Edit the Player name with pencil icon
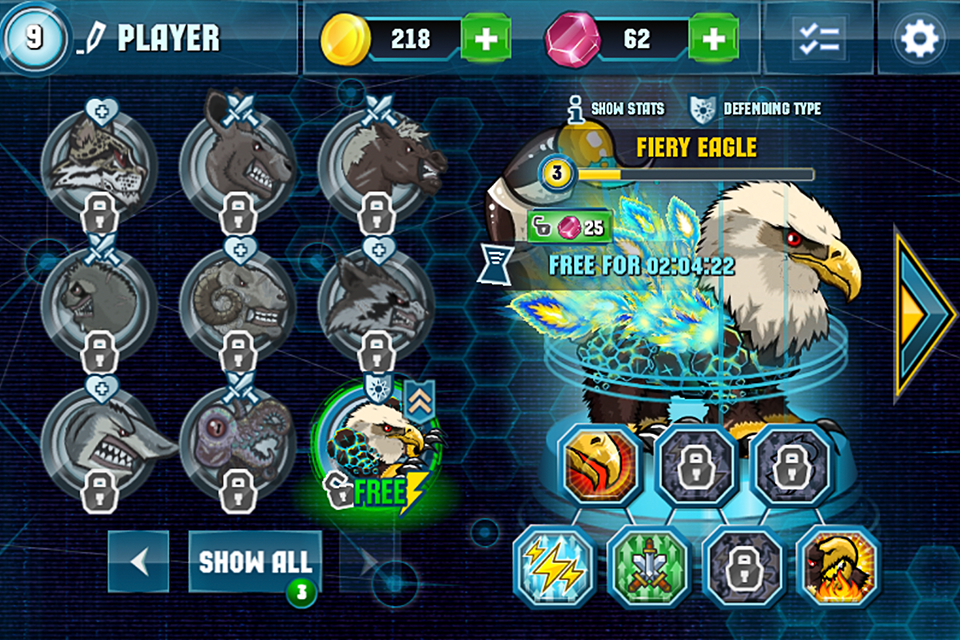960x640 pixels. 93,39
